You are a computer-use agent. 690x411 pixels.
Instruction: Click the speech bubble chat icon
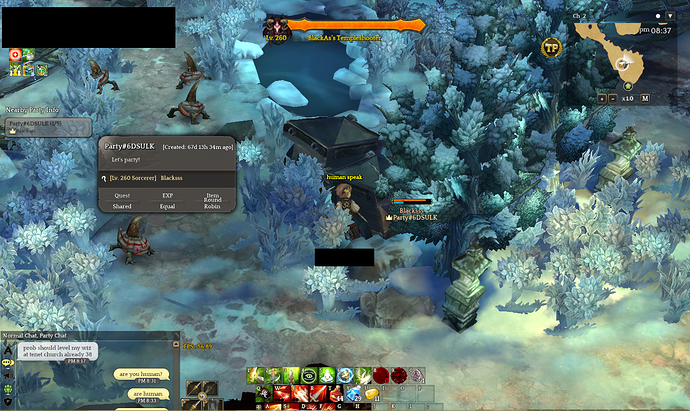click(x=8, y=362)
